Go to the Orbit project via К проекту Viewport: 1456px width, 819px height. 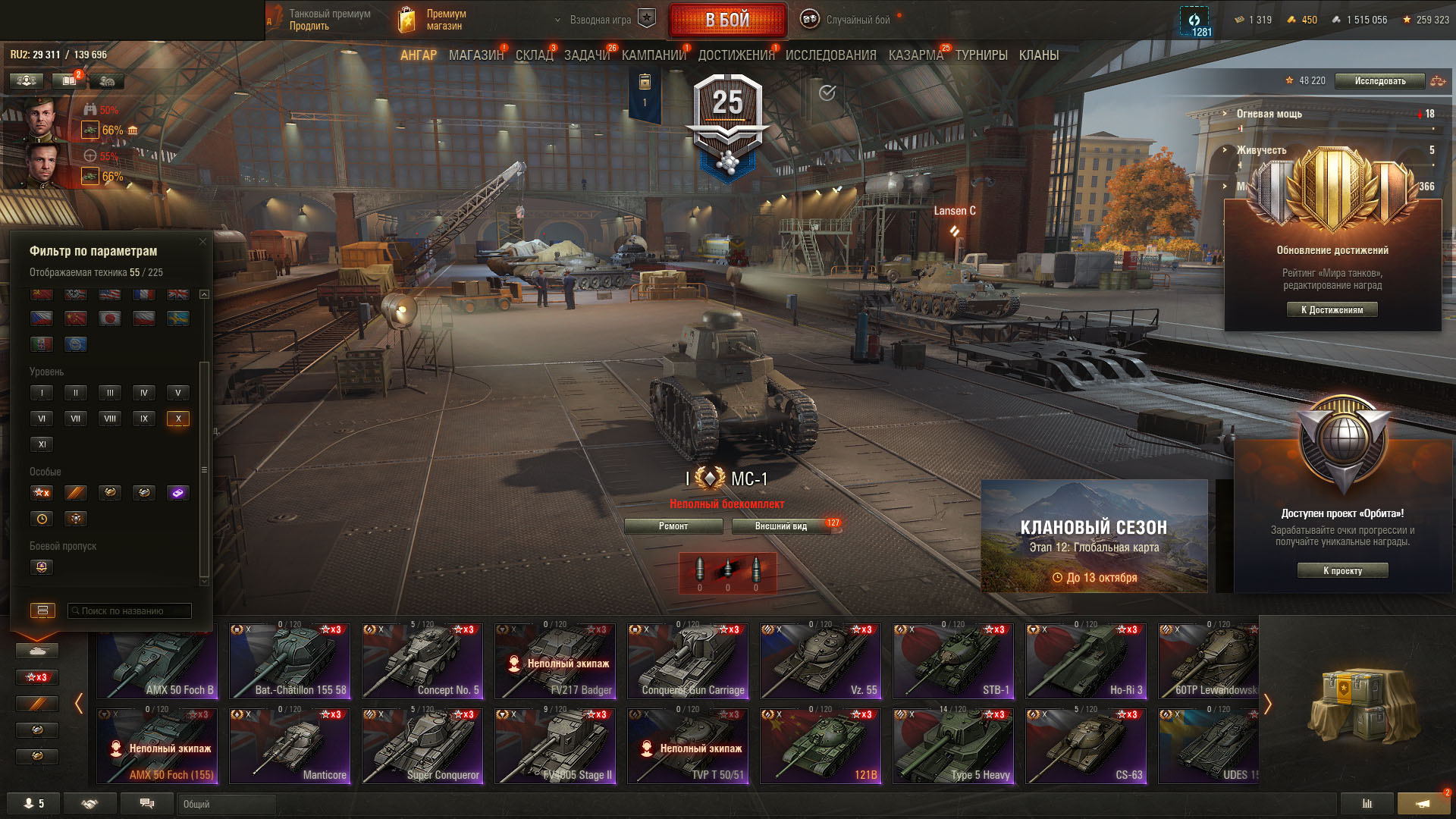click(x=1342, y=571)
